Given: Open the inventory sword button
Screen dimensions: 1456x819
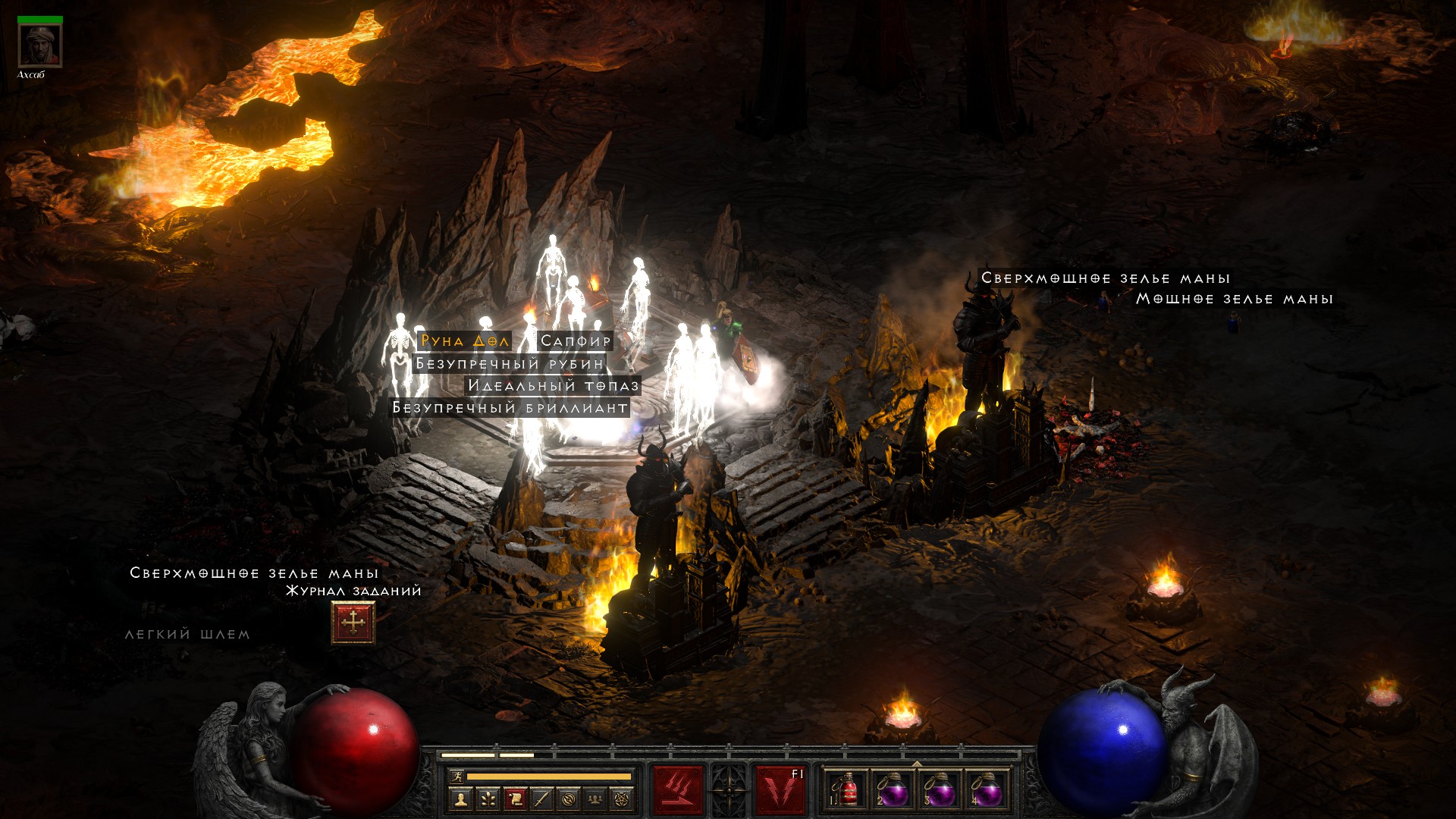Looking at the screenshot, I should (x=541, y=799).
